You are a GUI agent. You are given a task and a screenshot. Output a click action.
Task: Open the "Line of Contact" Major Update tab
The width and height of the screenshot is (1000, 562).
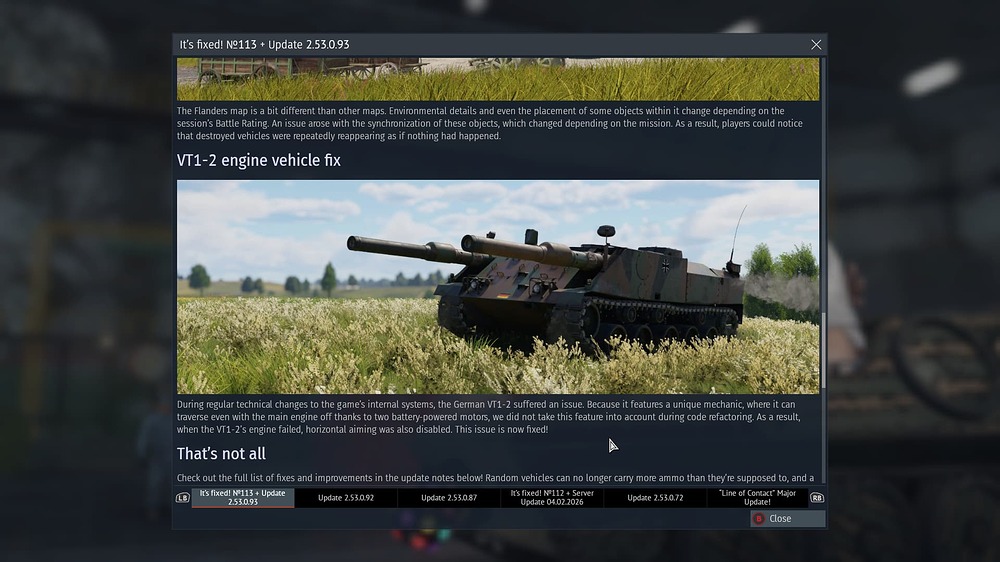pos(757,497)
